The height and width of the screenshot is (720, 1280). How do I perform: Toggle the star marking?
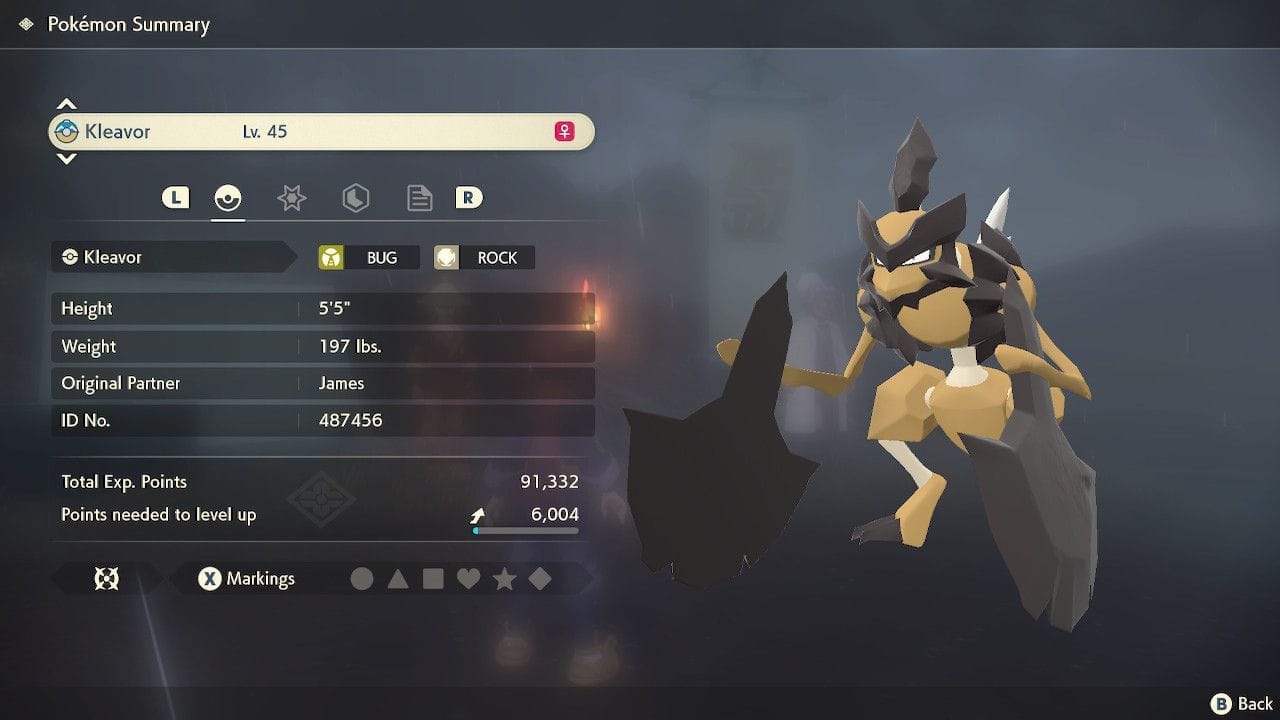point(504,578)
